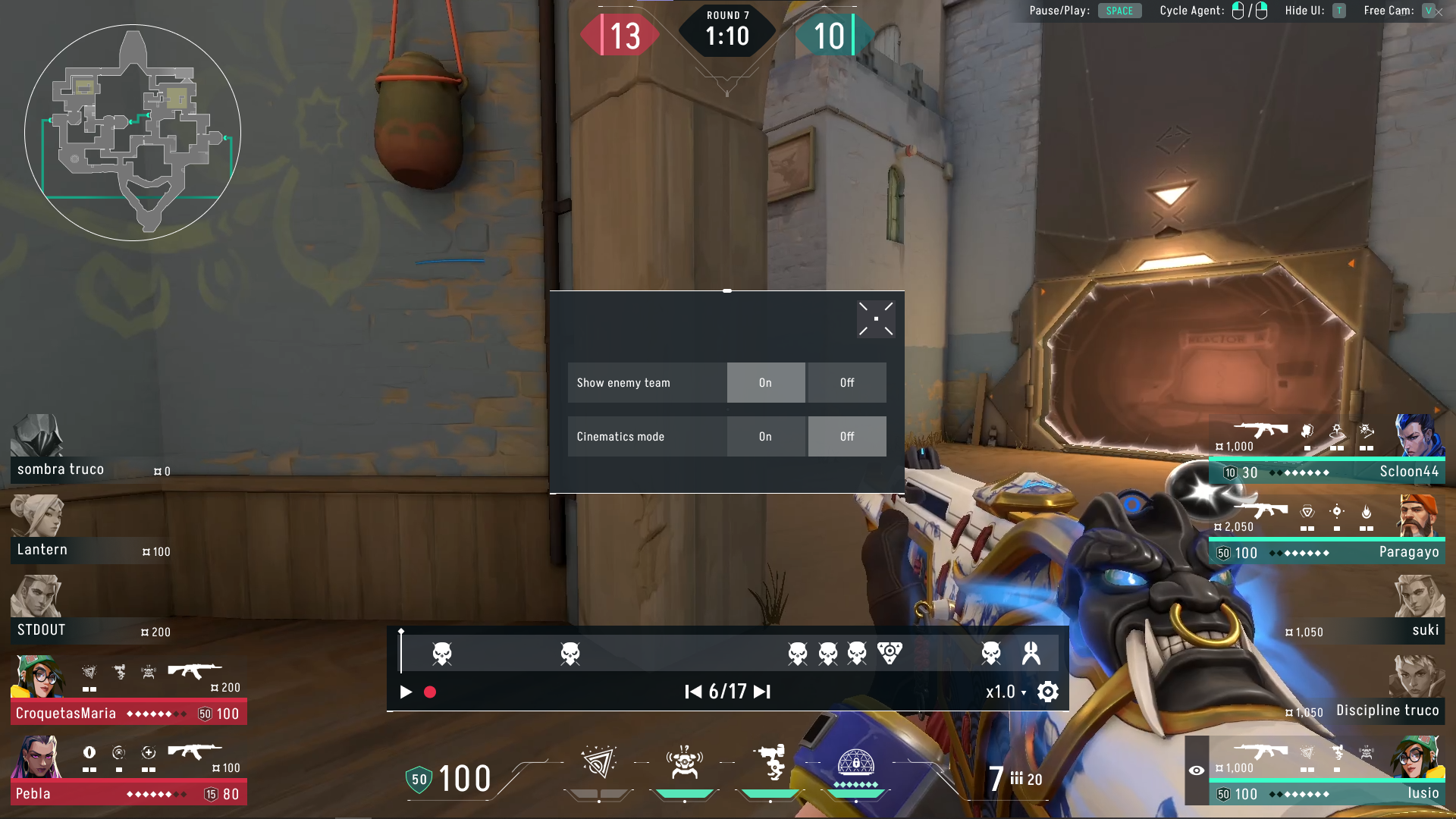The height and width of the screenshot is (819, 1456).
Task: Enable Cinematics mode
Action: (766, 436)
